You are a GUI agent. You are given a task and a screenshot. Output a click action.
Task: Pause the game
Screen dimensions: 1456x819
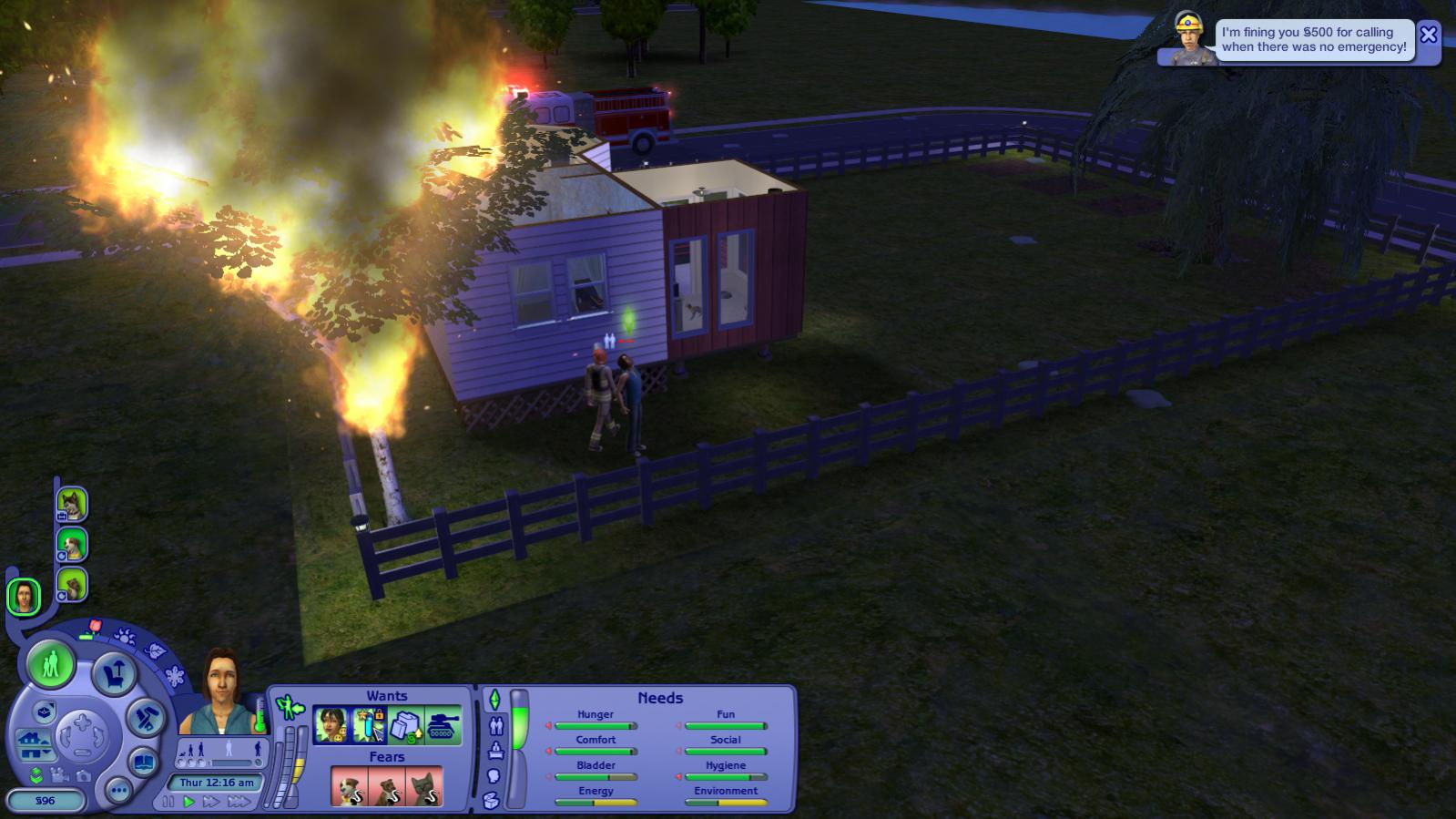[168, 802]
